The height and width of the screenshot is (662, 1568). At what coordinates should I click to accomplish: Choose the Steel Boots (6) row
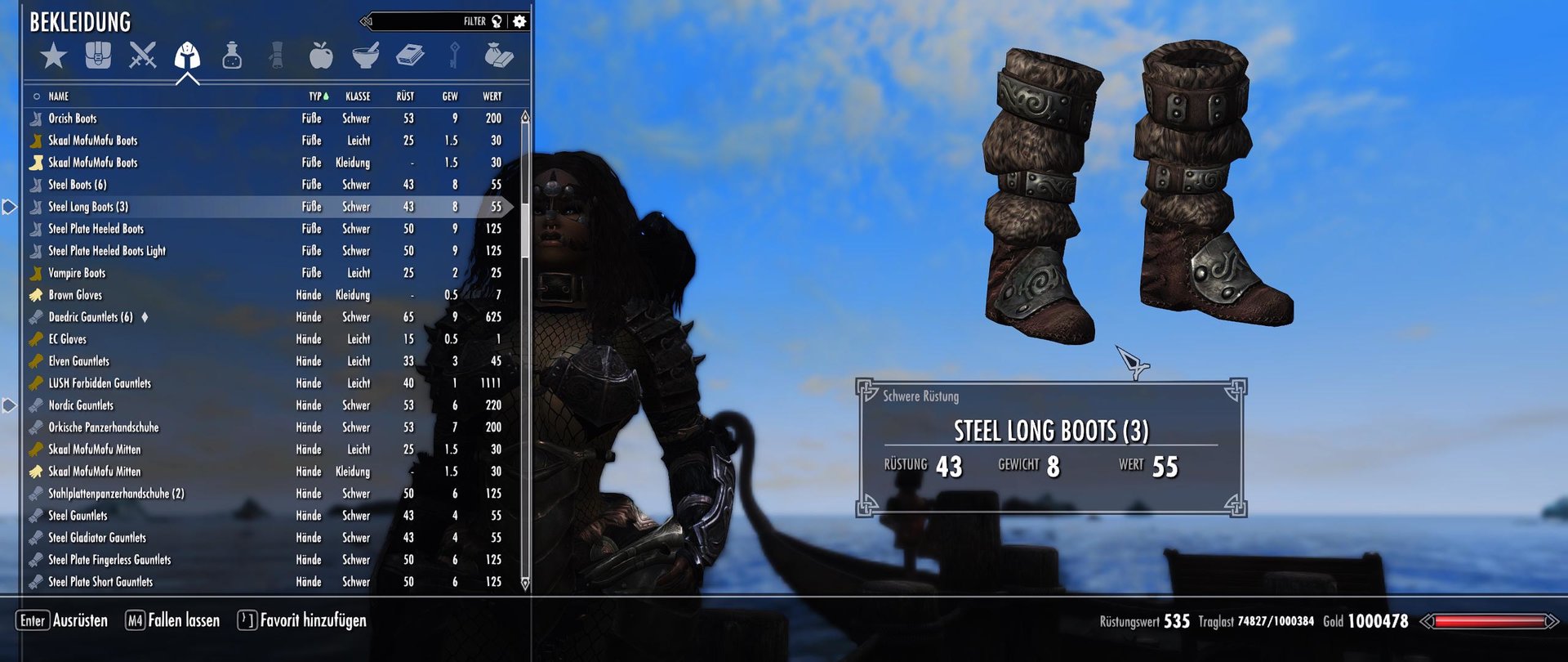click(x=78, y=185)
